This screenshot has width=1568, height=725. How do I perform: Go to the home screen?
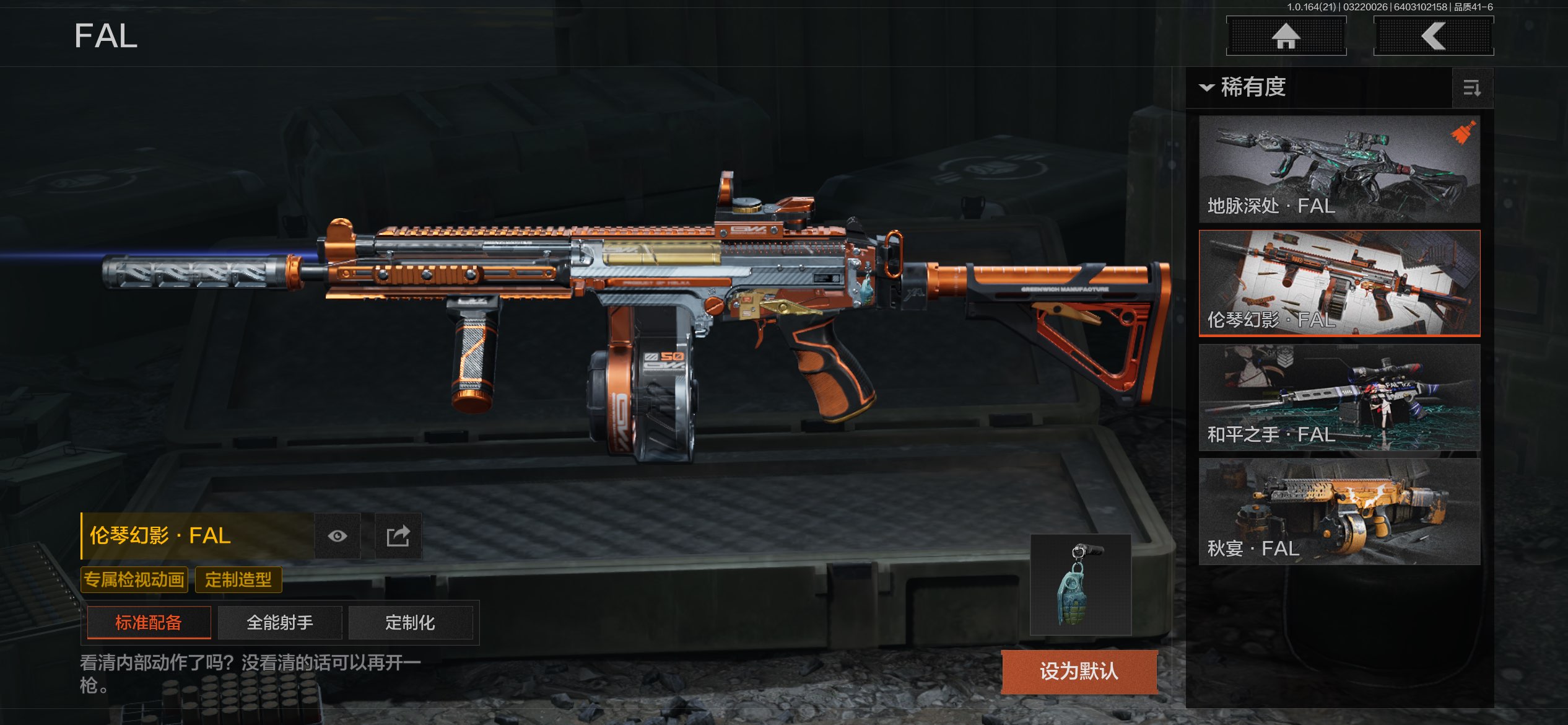click(1286, 36)
